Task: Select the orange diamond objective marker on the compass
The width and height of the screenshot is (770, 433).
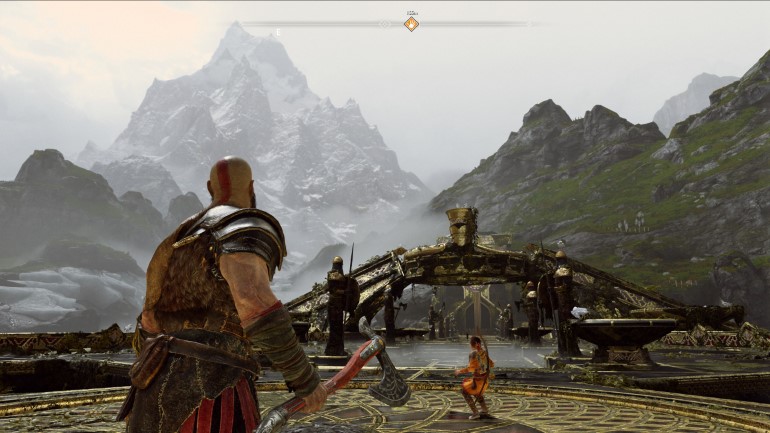Action: pyautogui.click(x=411, y=23)
